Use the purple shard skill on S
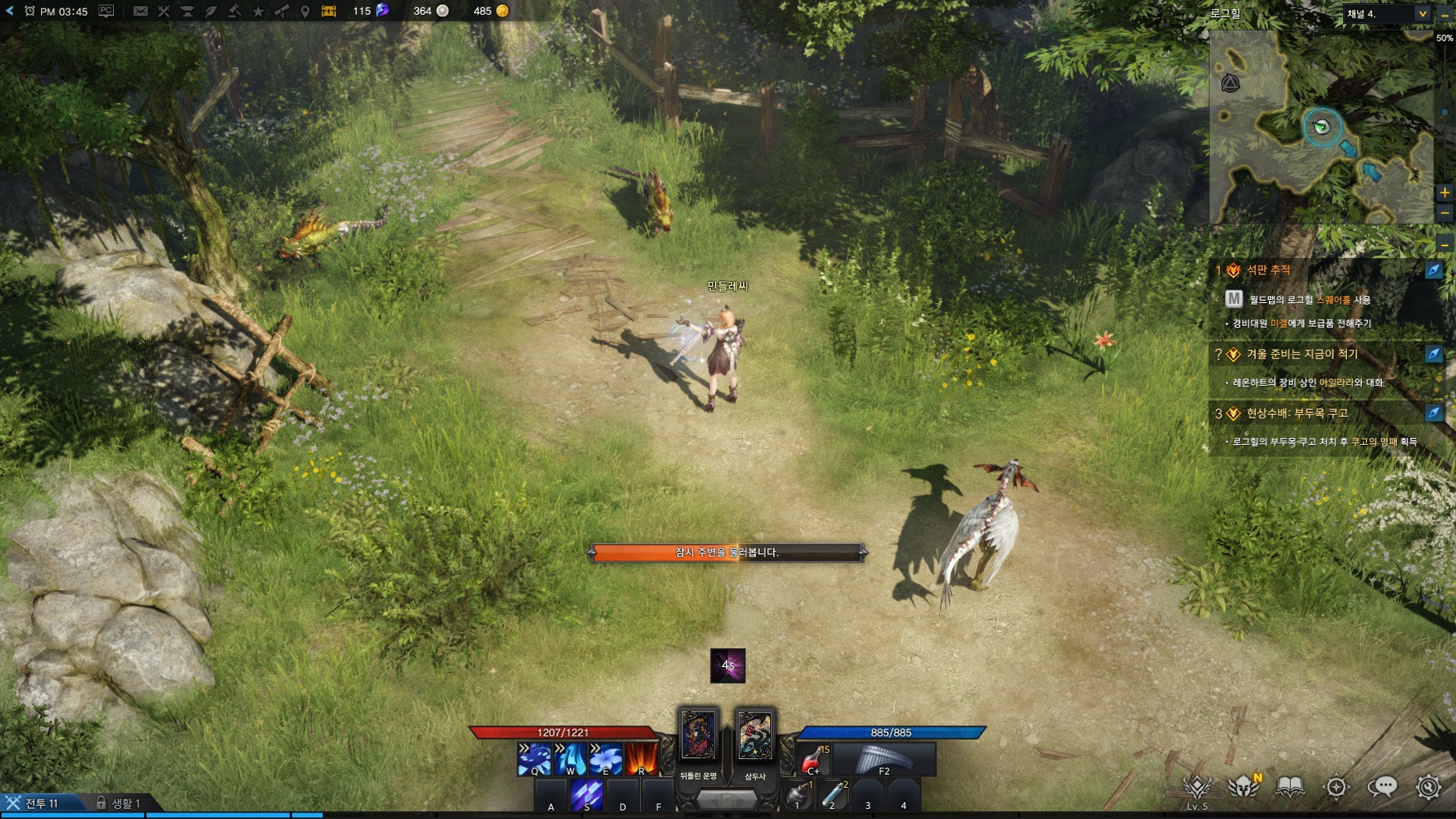 click(587, 795)
